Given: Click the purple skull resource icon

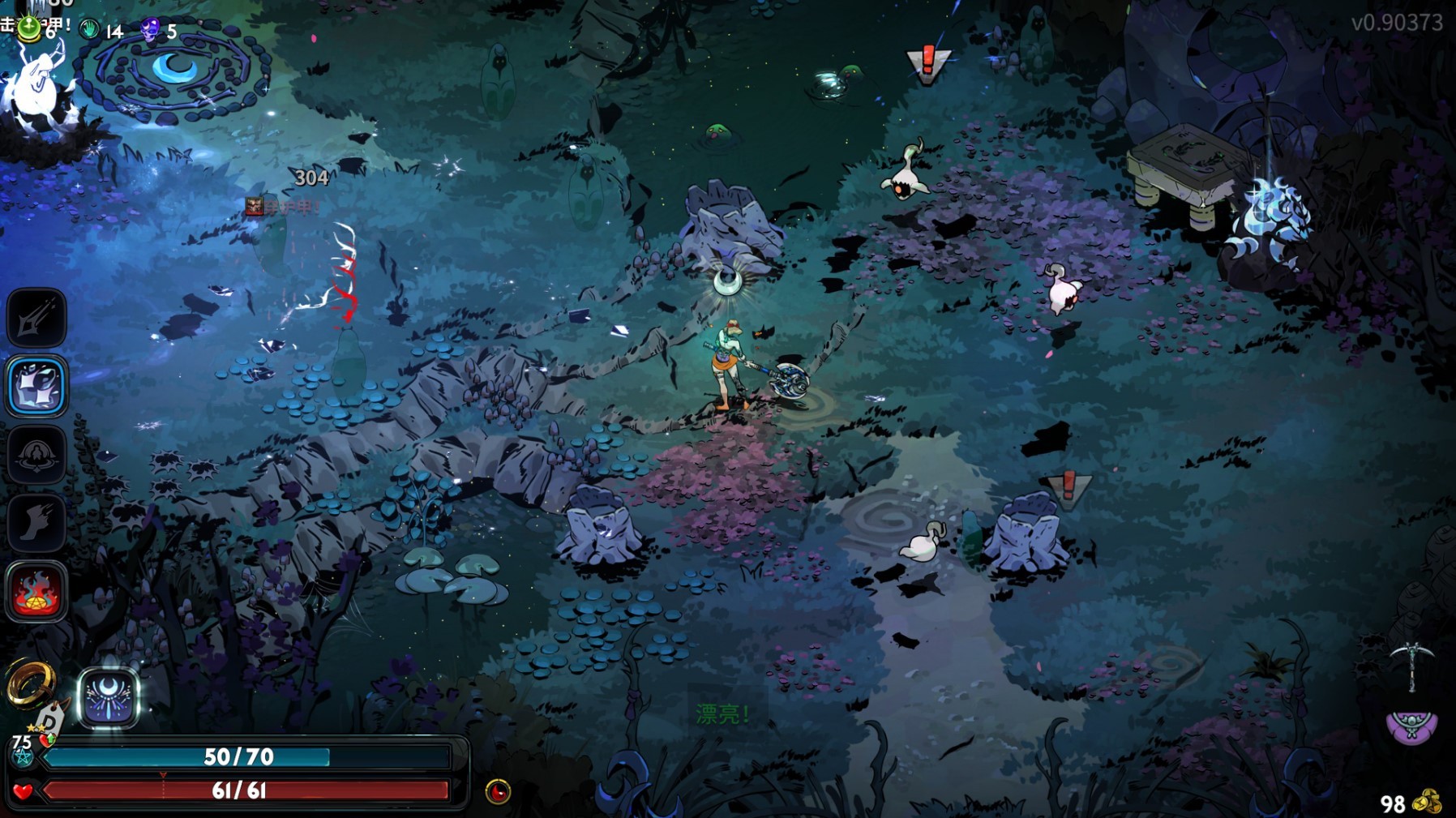Looking at the screenshot, I should pos(150,31).
